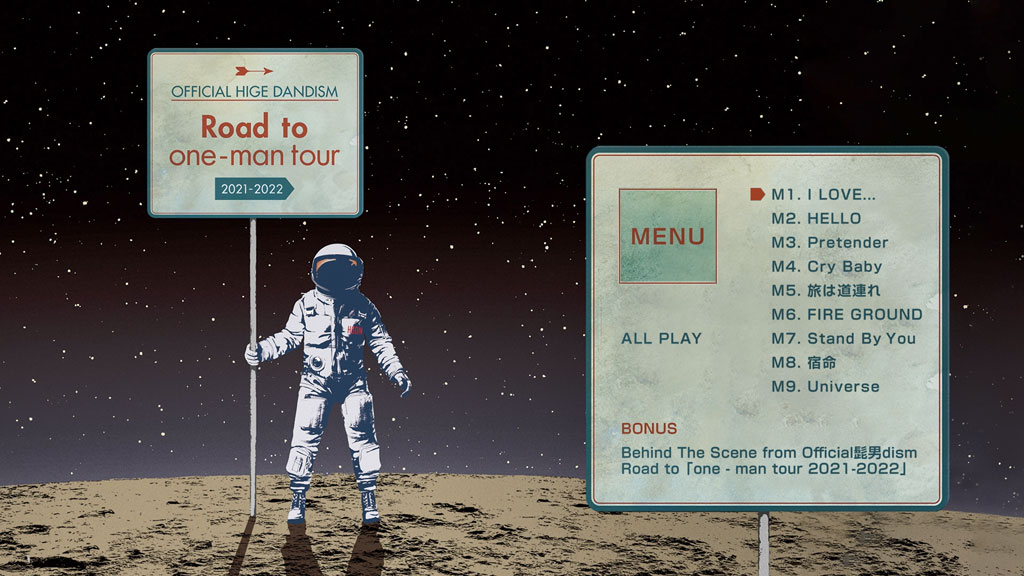1024x576 pixels.
Task: Choose M6. FIRE GROUND
Action: pyautogui.click(x=846, y=314)
